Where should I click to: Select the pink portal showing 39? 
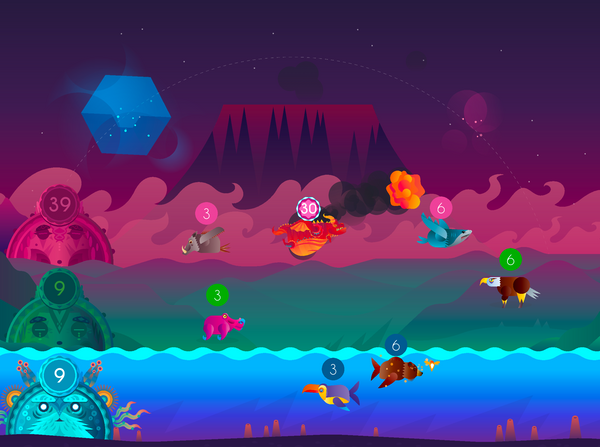(59, 222)
